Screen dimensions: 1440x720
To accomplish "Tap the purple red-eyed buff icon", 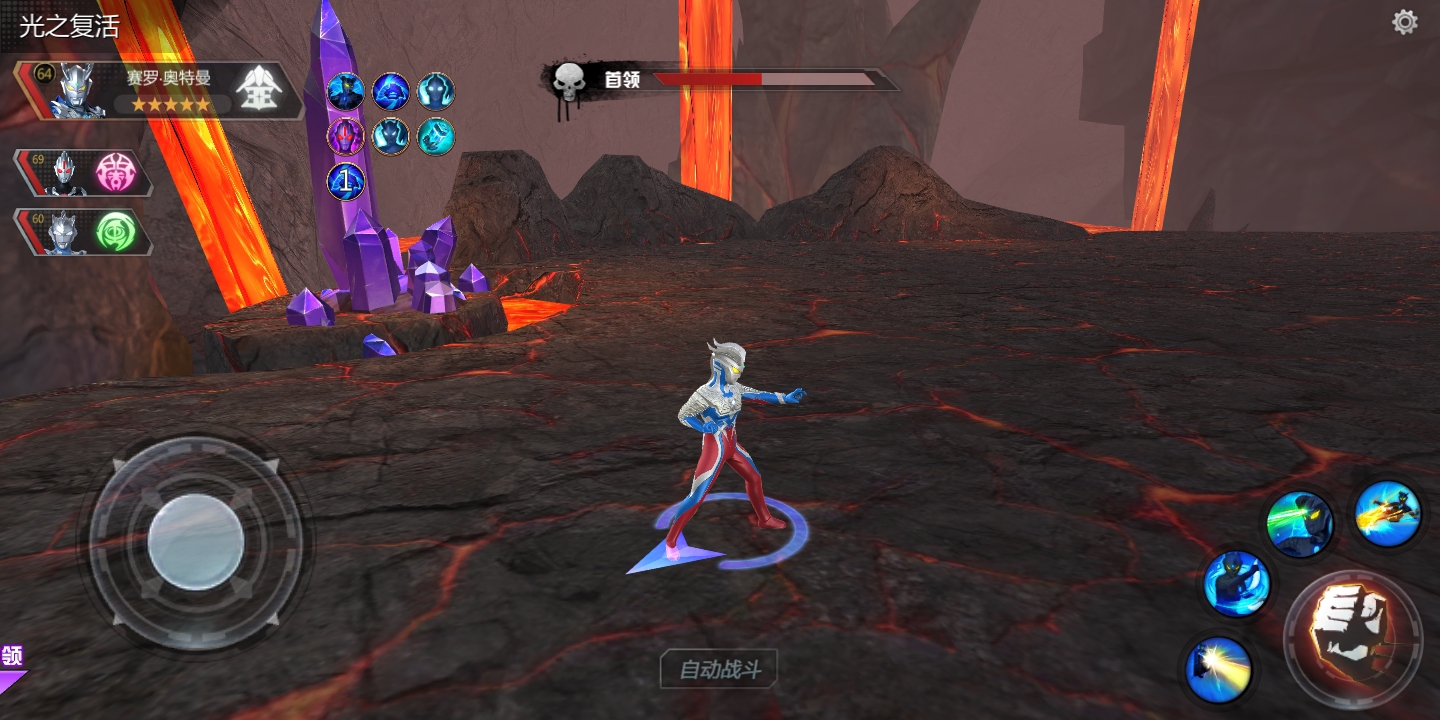I will pos(346,136).
